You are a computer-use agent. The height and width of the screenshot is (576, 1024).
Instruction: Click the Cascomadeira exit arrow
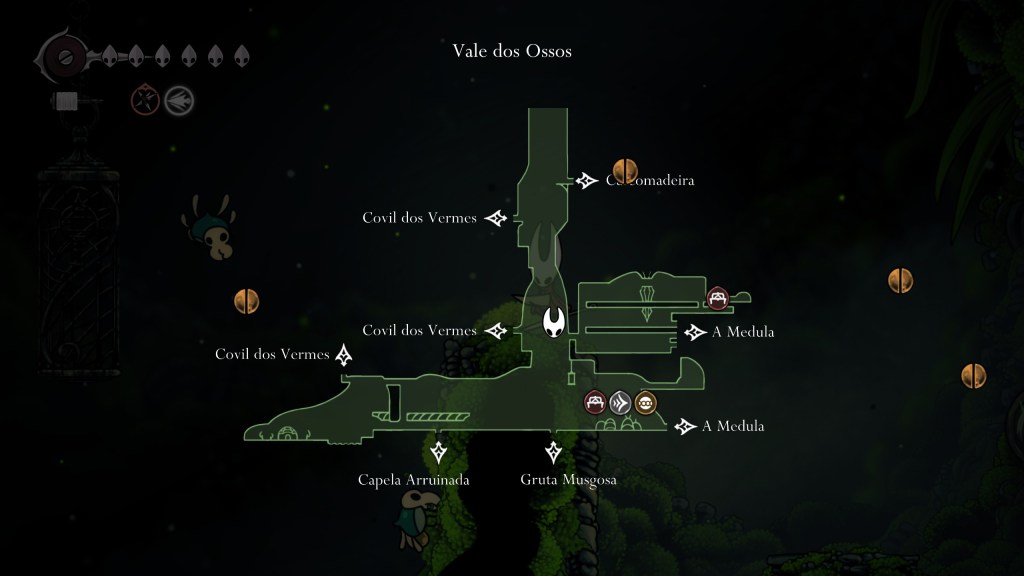pos(586,180)
